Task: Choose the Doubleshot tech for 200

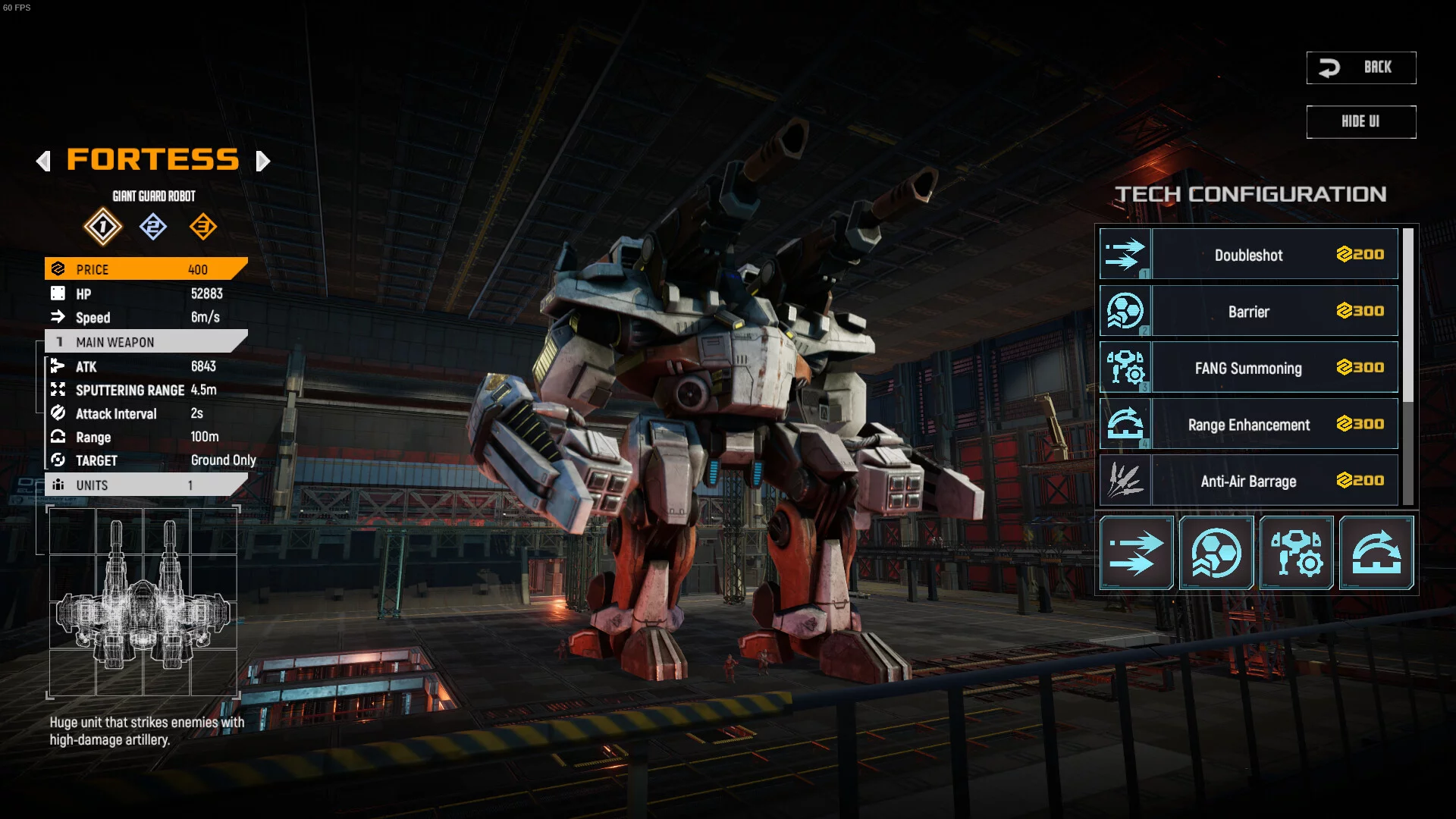Action: point(1248,255)
